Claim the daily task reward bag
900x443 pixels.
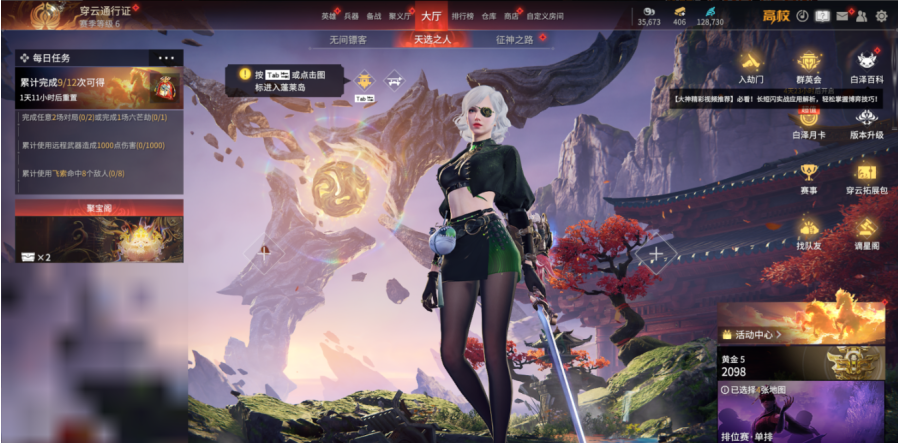point(163,87)
